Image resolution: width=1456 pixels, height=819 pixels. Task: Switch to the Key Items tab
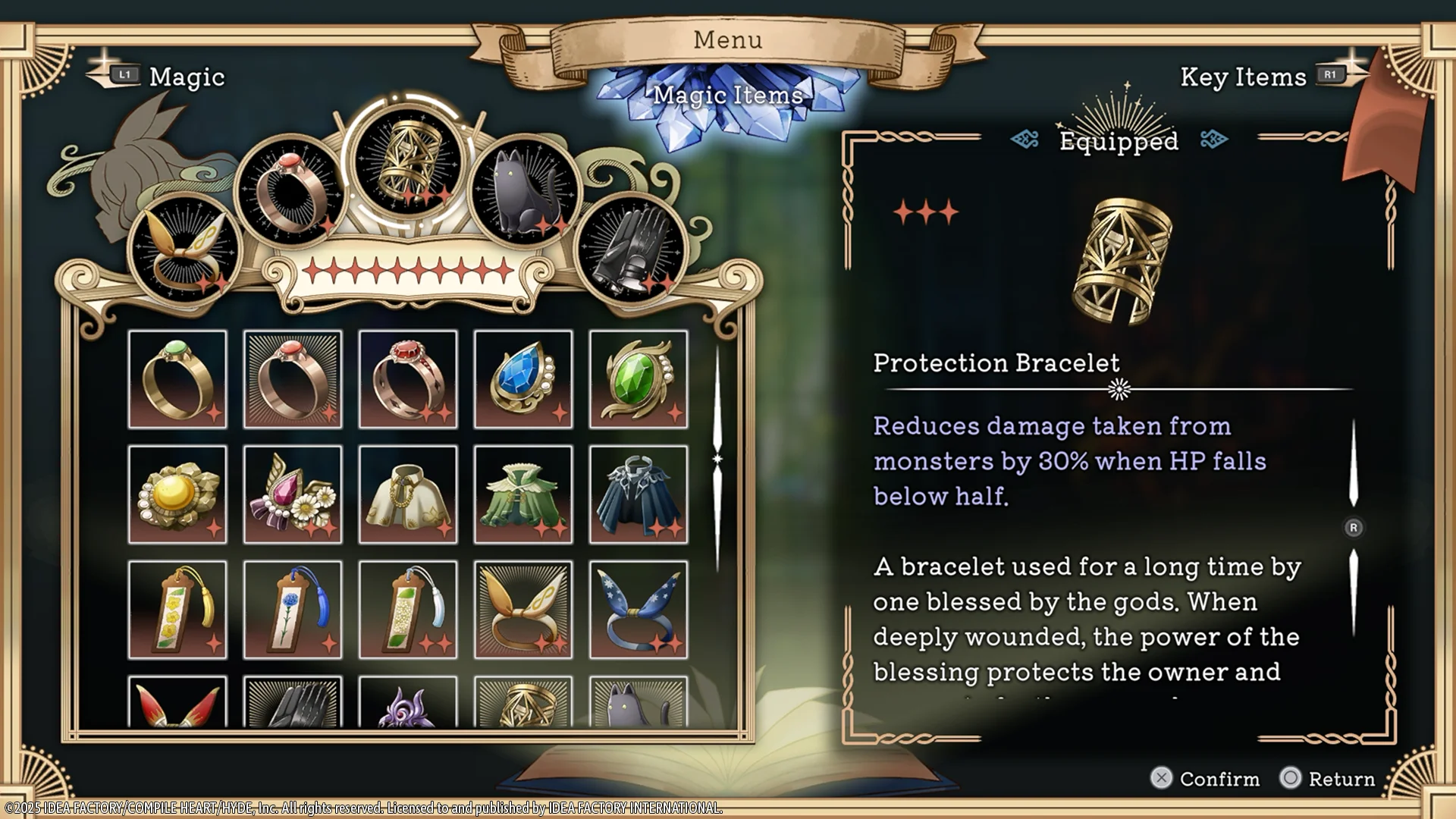pos(1244,76)
